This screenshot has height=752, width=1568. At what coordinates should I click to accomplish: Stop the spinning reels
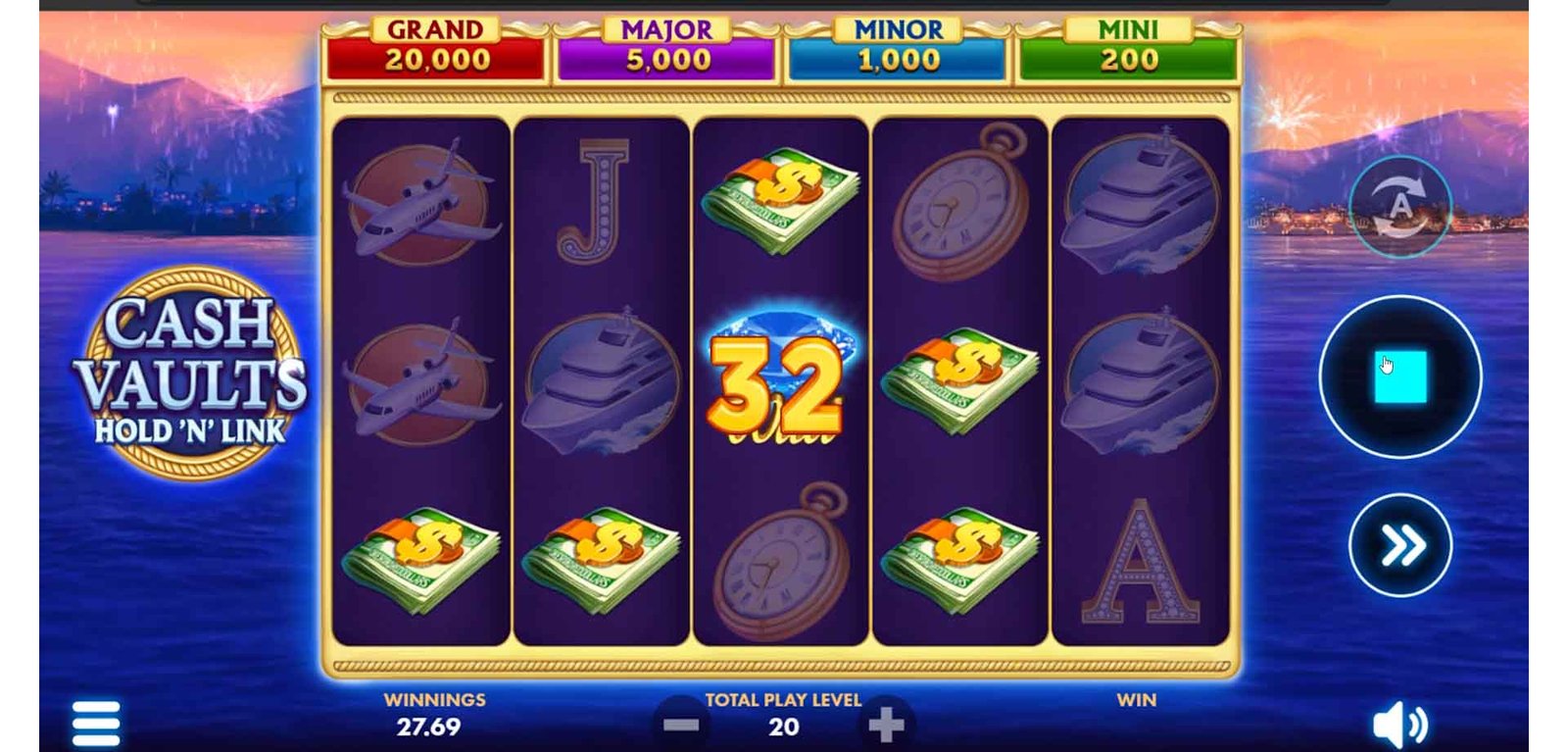click(1399, 376)
